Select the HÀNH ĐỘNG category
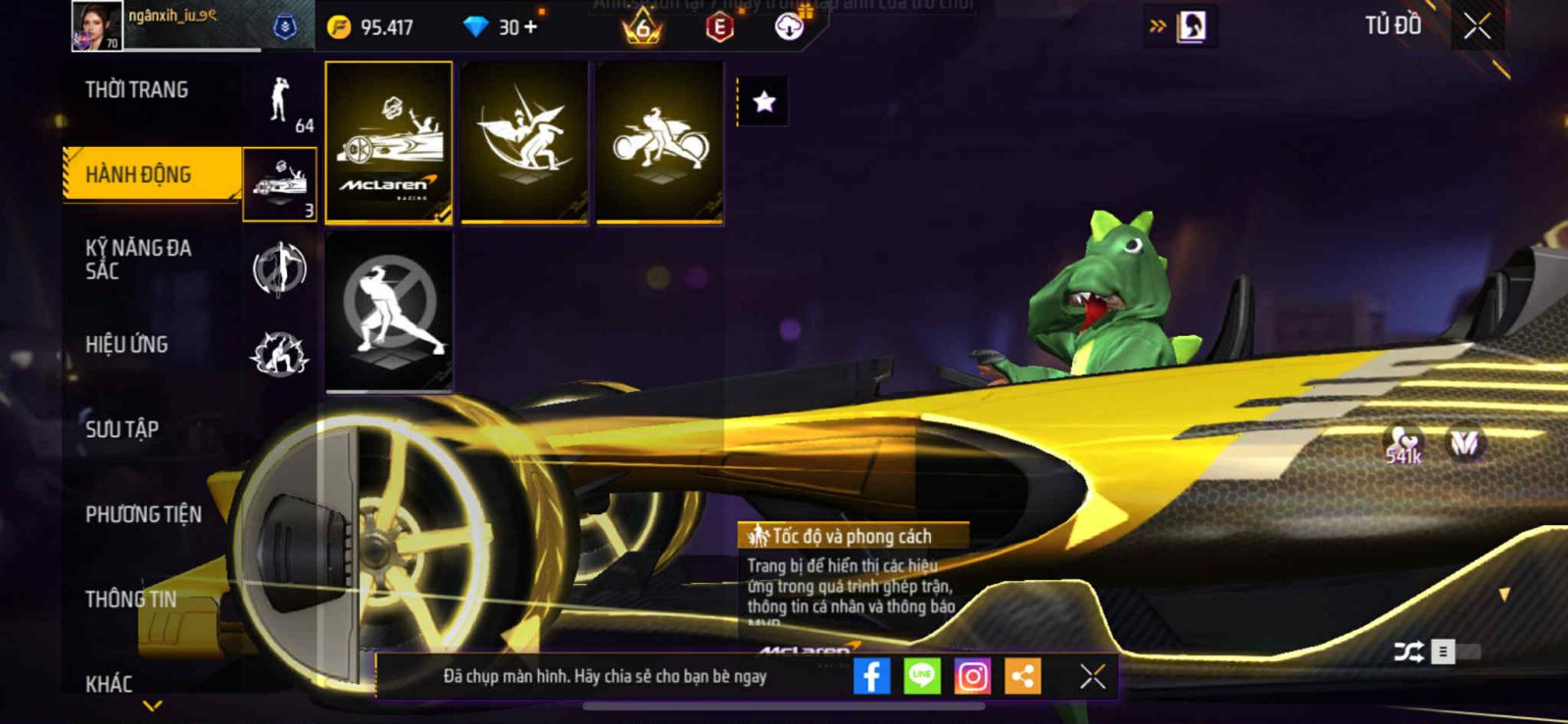This screenshot has width=1568, height=724. tap(139, 174)
